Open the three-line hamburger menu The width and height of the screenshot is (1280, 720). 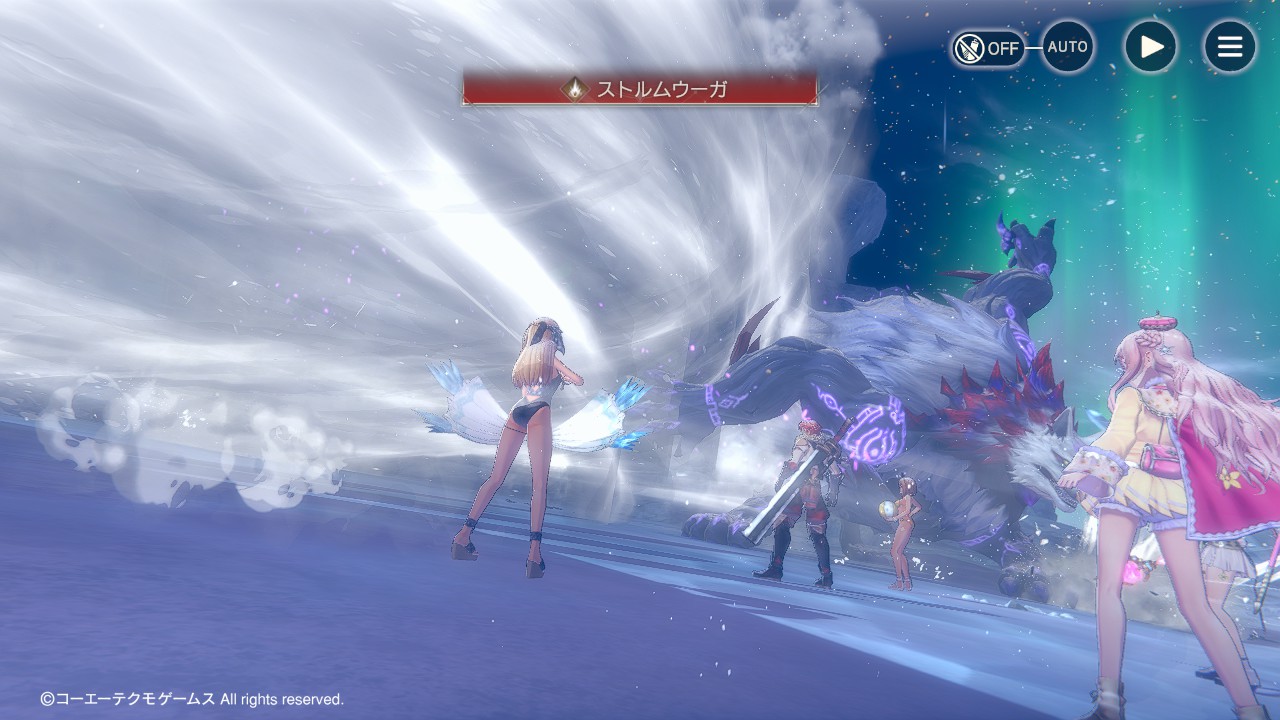pyautogui.click(x=1229, y=47)
